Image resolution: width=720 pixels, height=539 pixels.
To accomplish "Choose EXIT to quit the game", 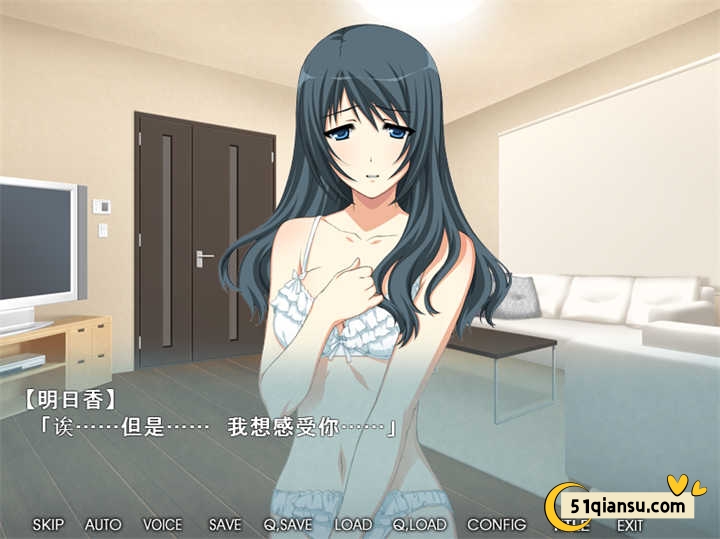I will 630,525.
